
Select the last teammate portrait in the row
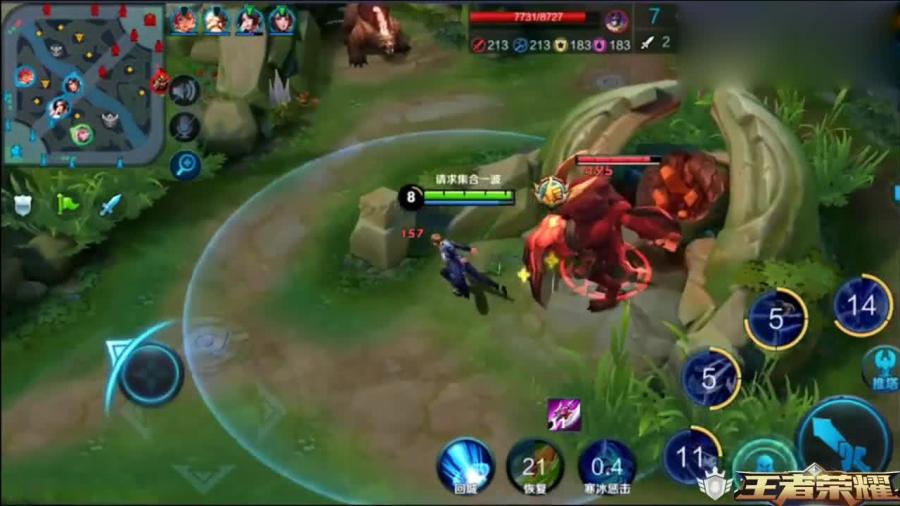pyautogui.click(x=282, y=20)
